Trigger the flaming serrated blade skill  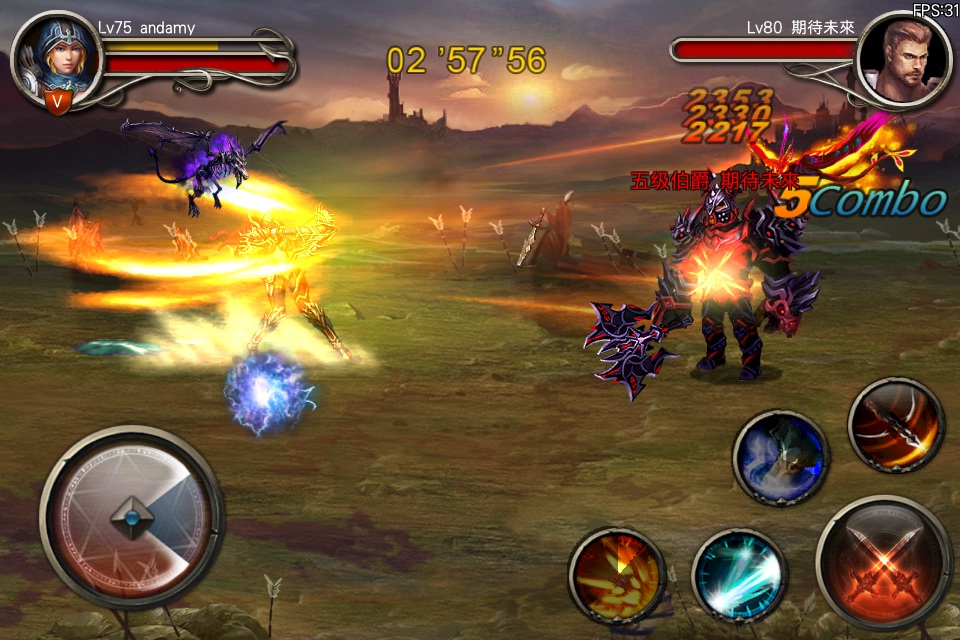pyautogui.click(x=896, y=424)
